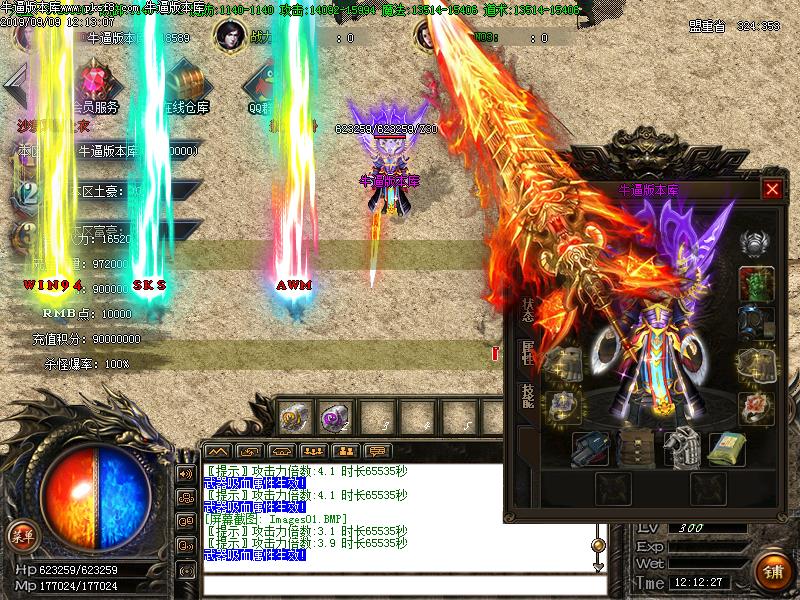Screen dimensions: 800x600
Task: Switch to the 技能 skills tab
Action: (x=527, y=396)
